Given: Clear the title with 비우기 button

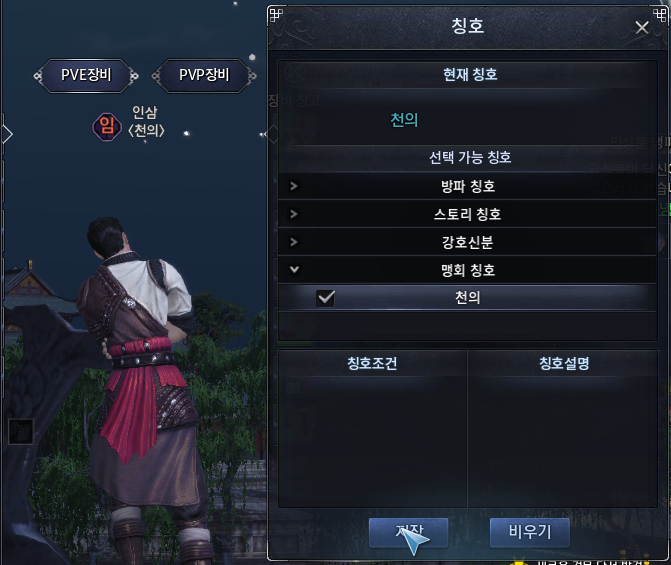Looking at the screenshot, I should [529, 531].
